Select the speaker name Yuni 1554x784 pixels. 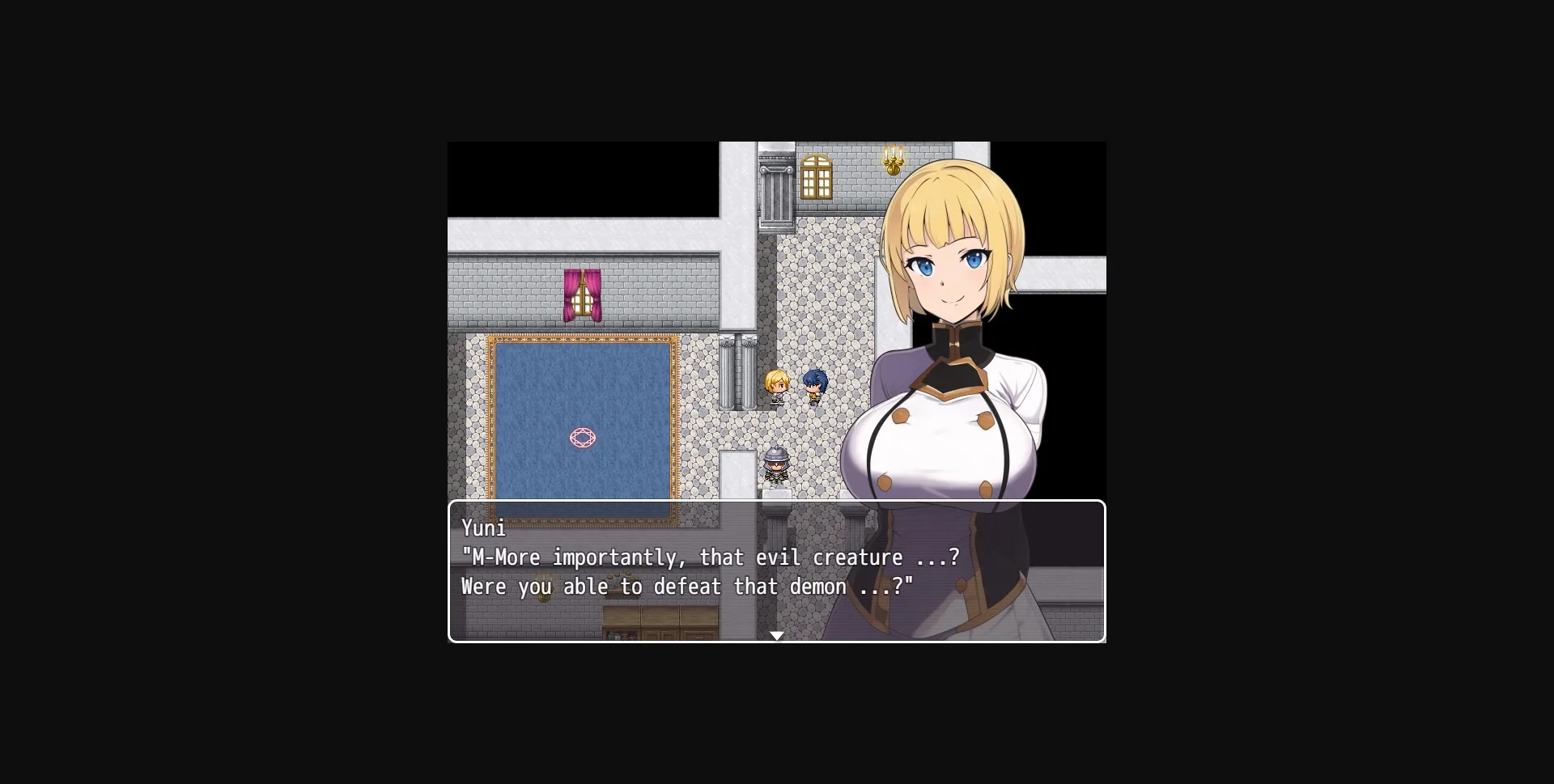coord(483,528)
